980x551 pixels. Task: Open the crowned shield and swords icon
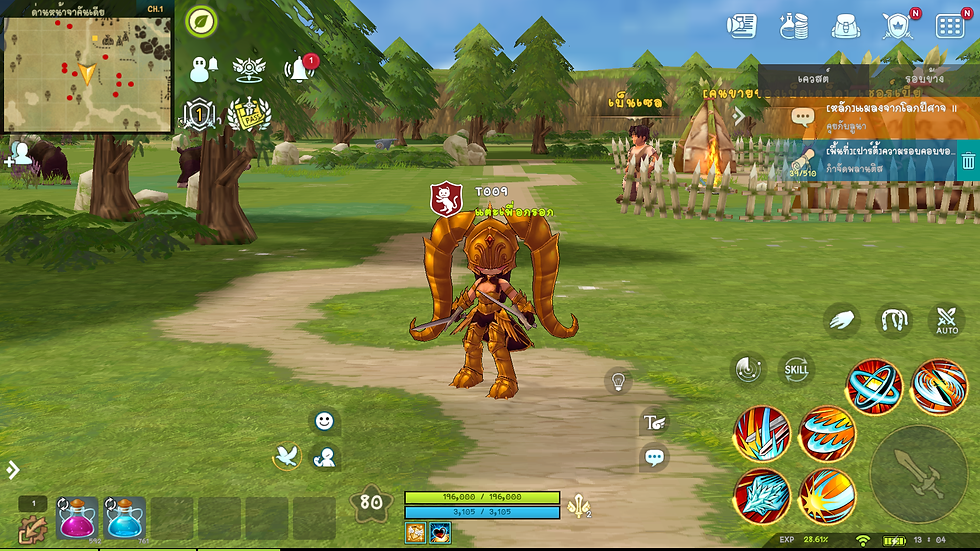[898, 26]
